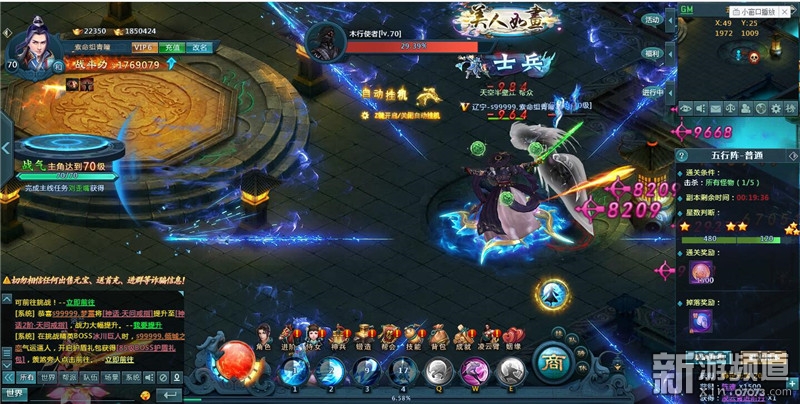800x404 pixels.
Task: Expand the 活动 events panel
Action: pos(653,20)
